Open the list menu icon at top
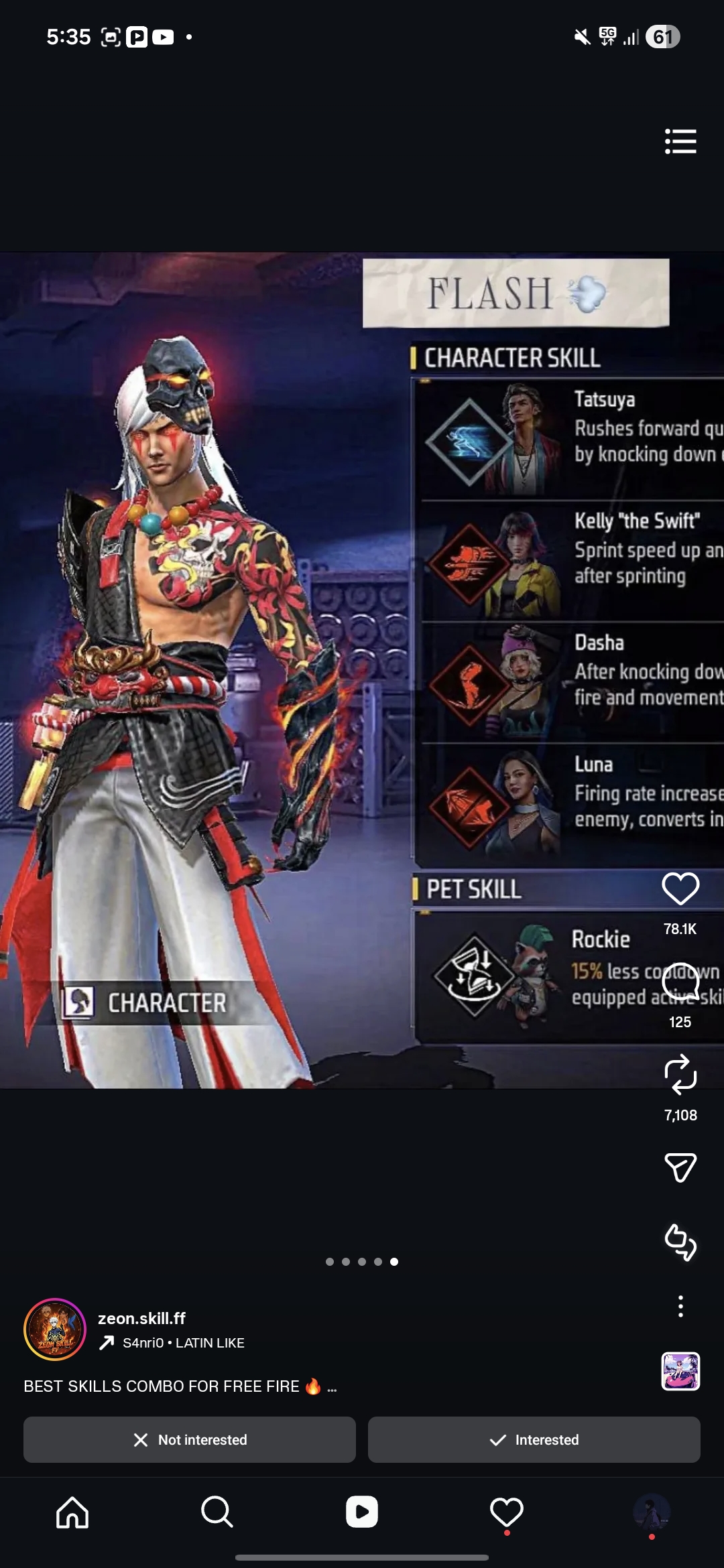 point(680,141)
